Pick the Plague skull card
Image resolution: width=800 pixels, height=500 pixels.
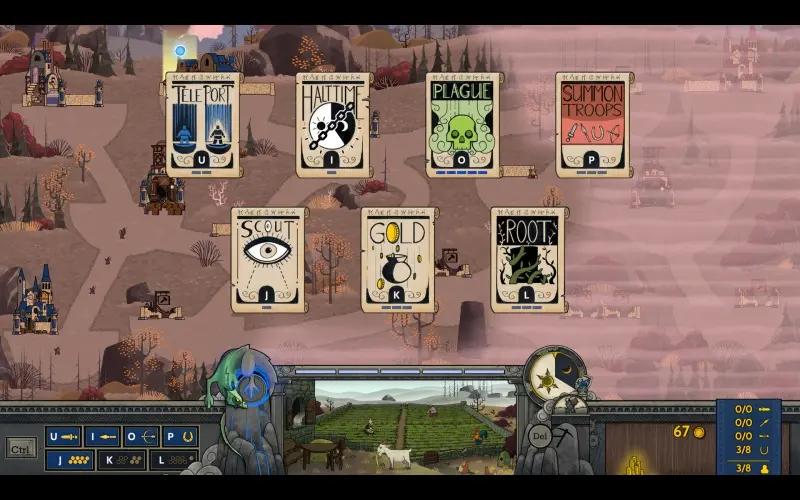click(x=463, y=125)
